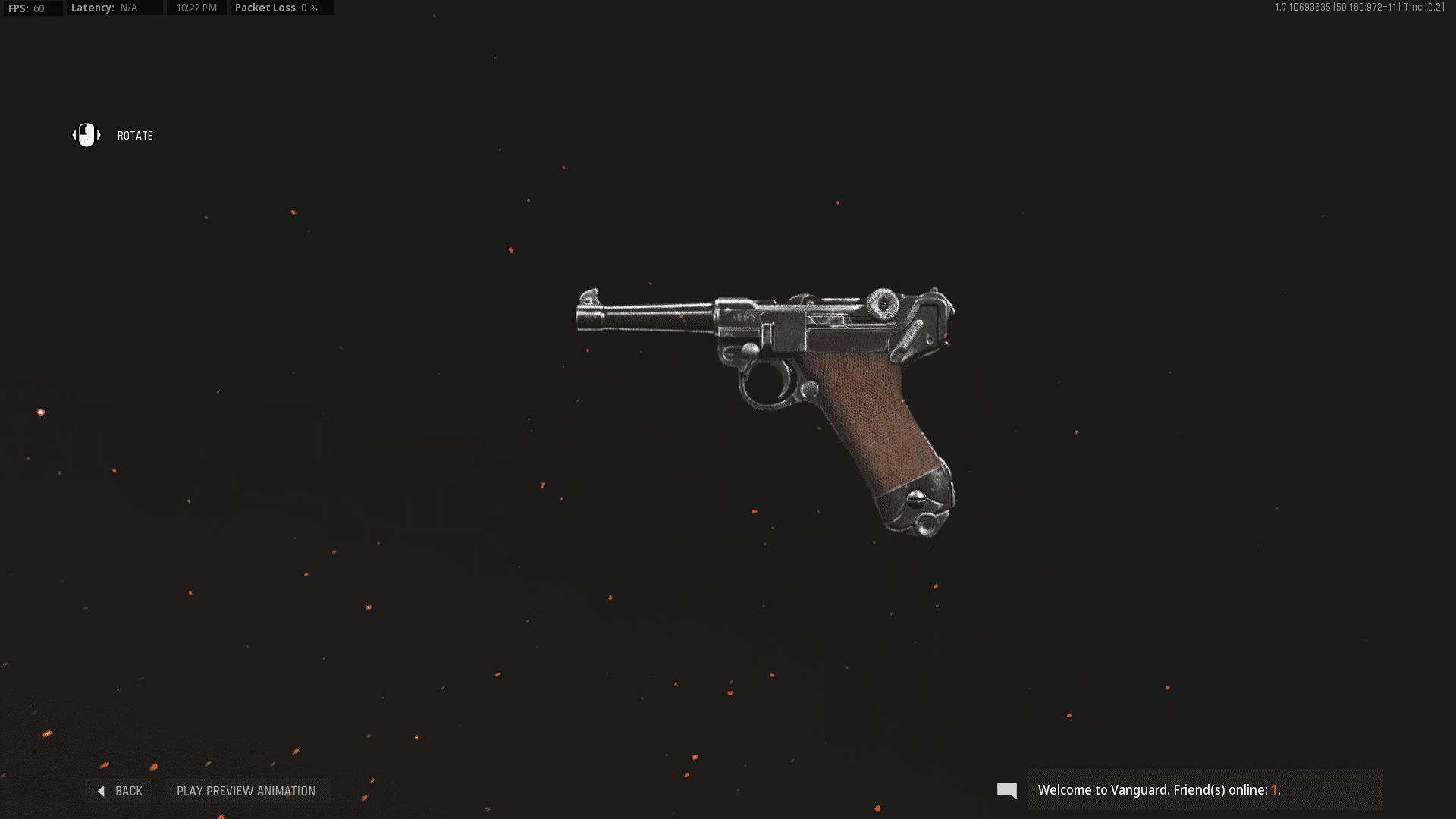Screen dimensions: 1456x819
Task: Click the ROTATE text label
Action: (x=134, y=135)
